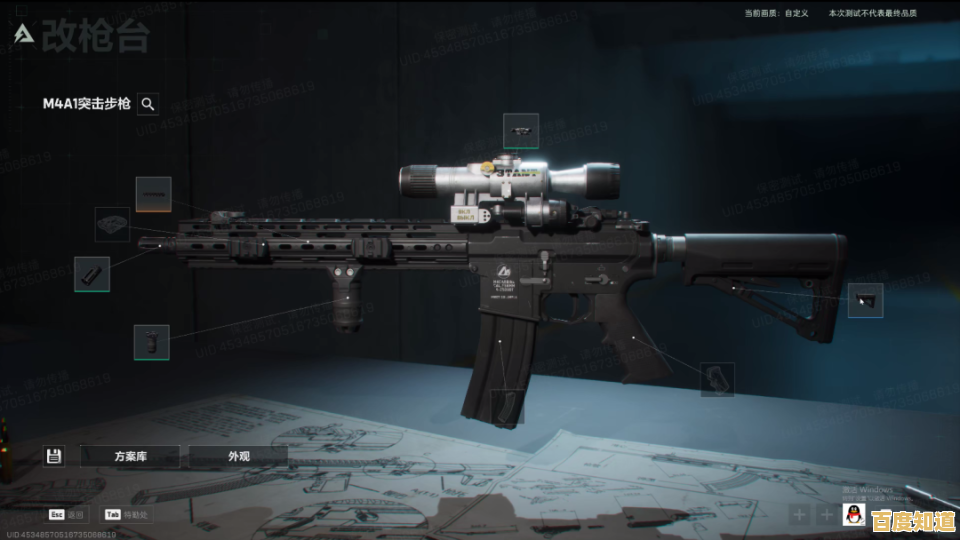Open the 外观 appearance menu

(x=238, y=456)
